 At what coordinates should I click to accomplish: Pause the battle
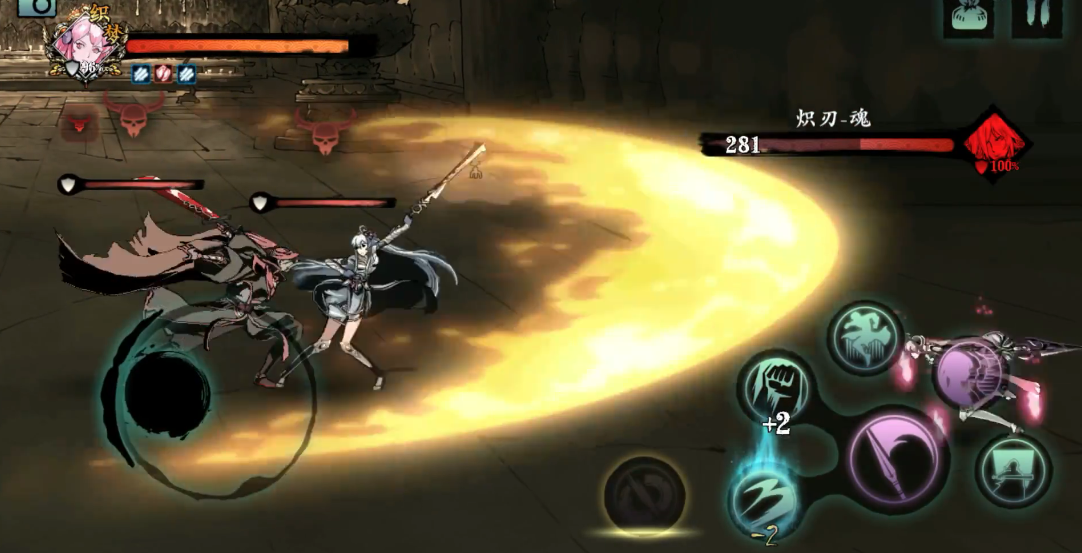click(1037, 15)
